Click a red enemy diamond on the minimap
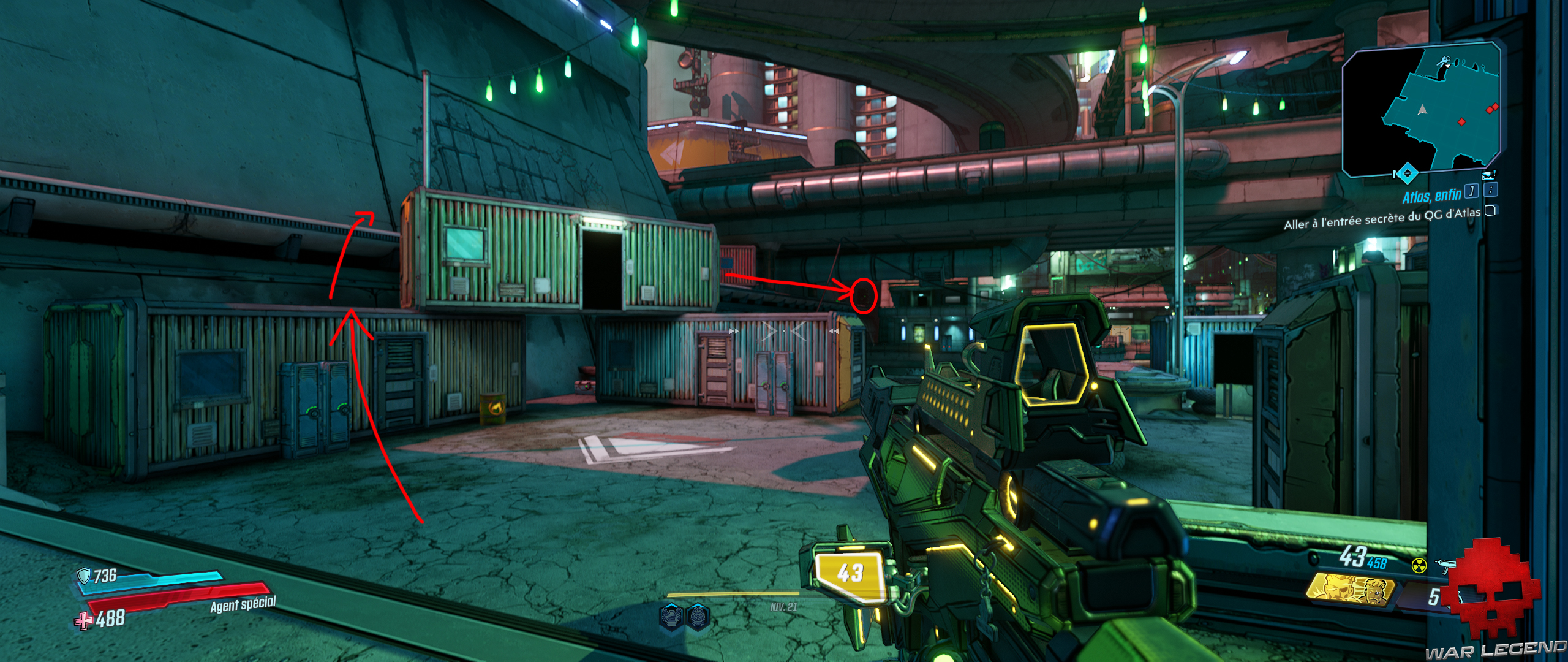This screenshot has height=662, width=1568. click(1462, 121)
